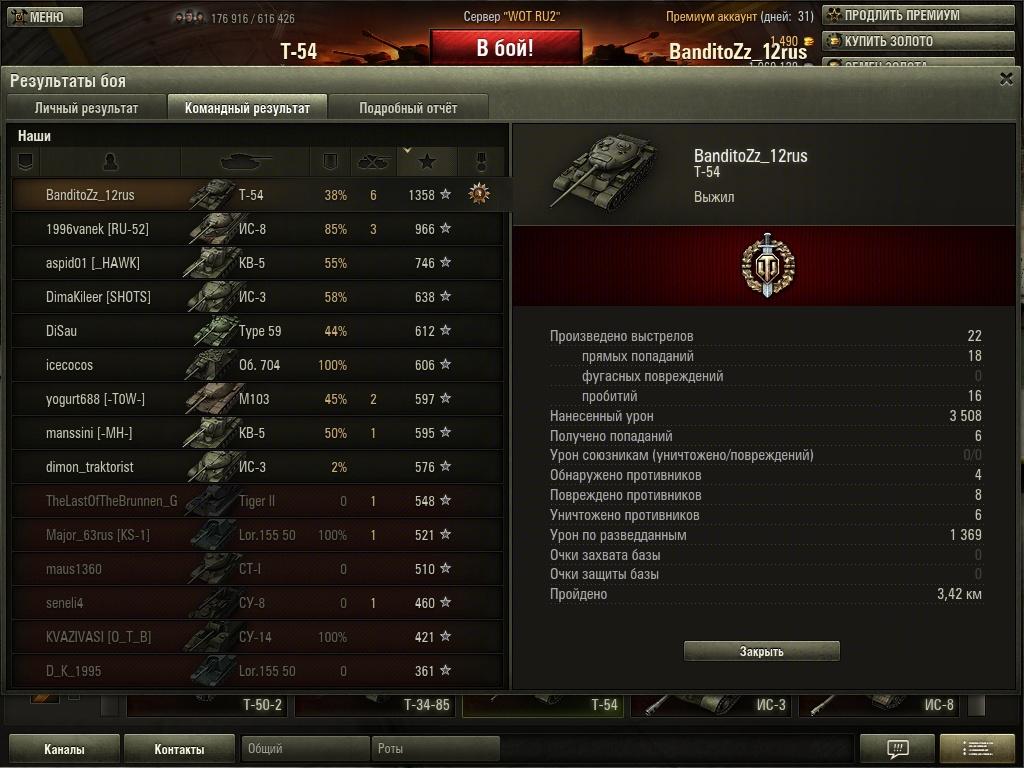
Task: Open the Каналы chat channels
Action: click(x=64, y=749)
